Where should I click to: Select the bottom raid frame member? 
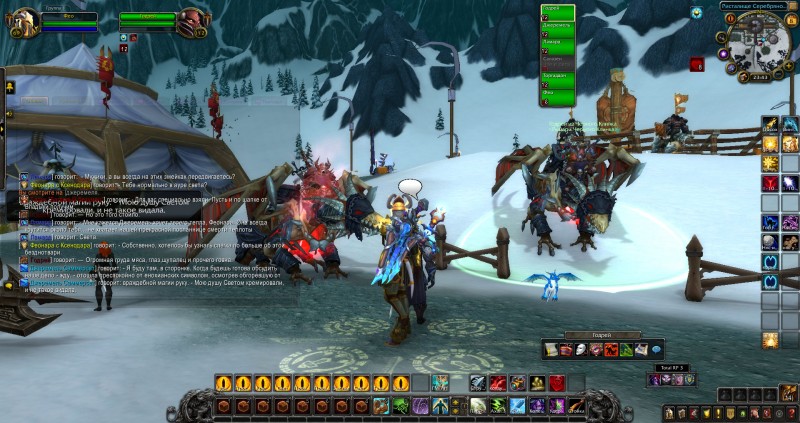pos(557,98)
